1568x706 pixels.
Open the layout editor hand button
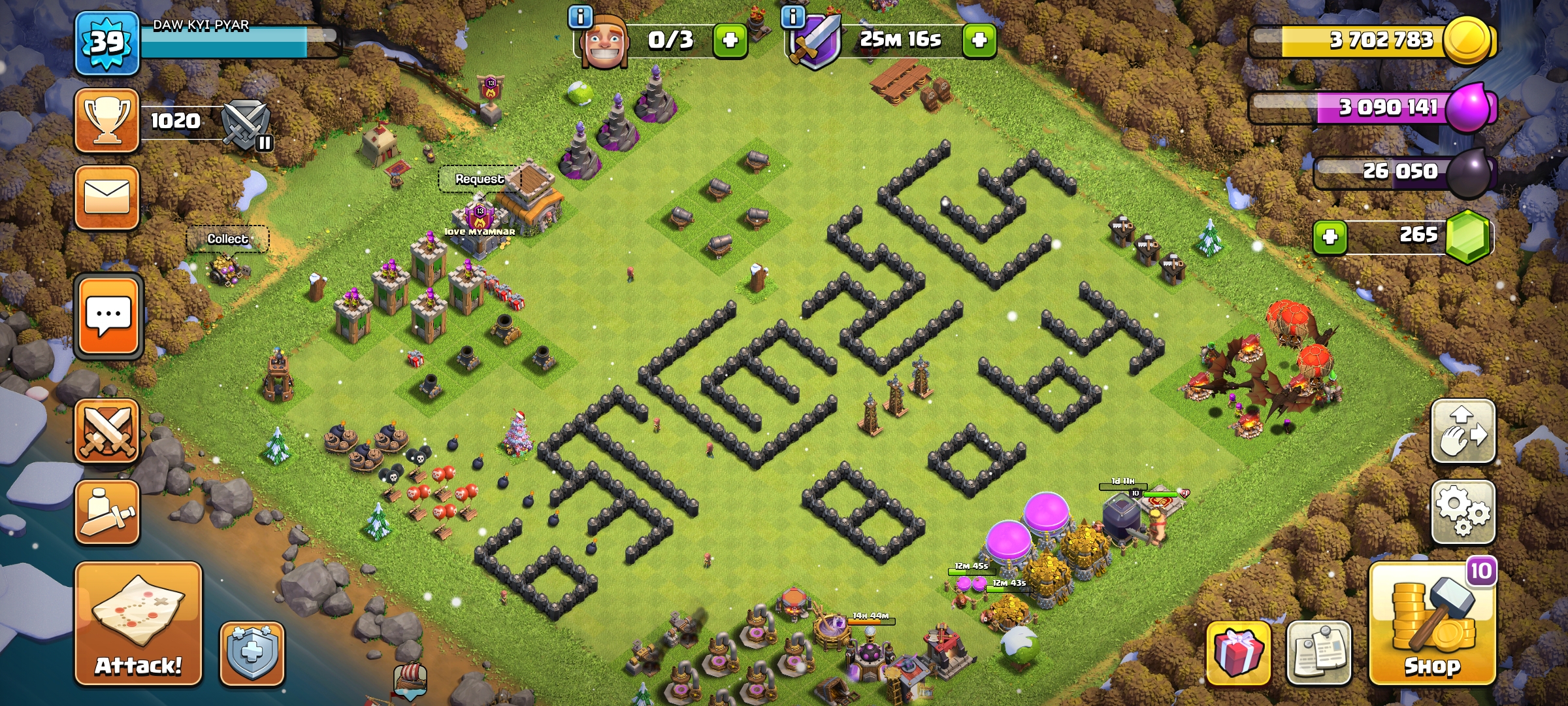click(1463, 431)
